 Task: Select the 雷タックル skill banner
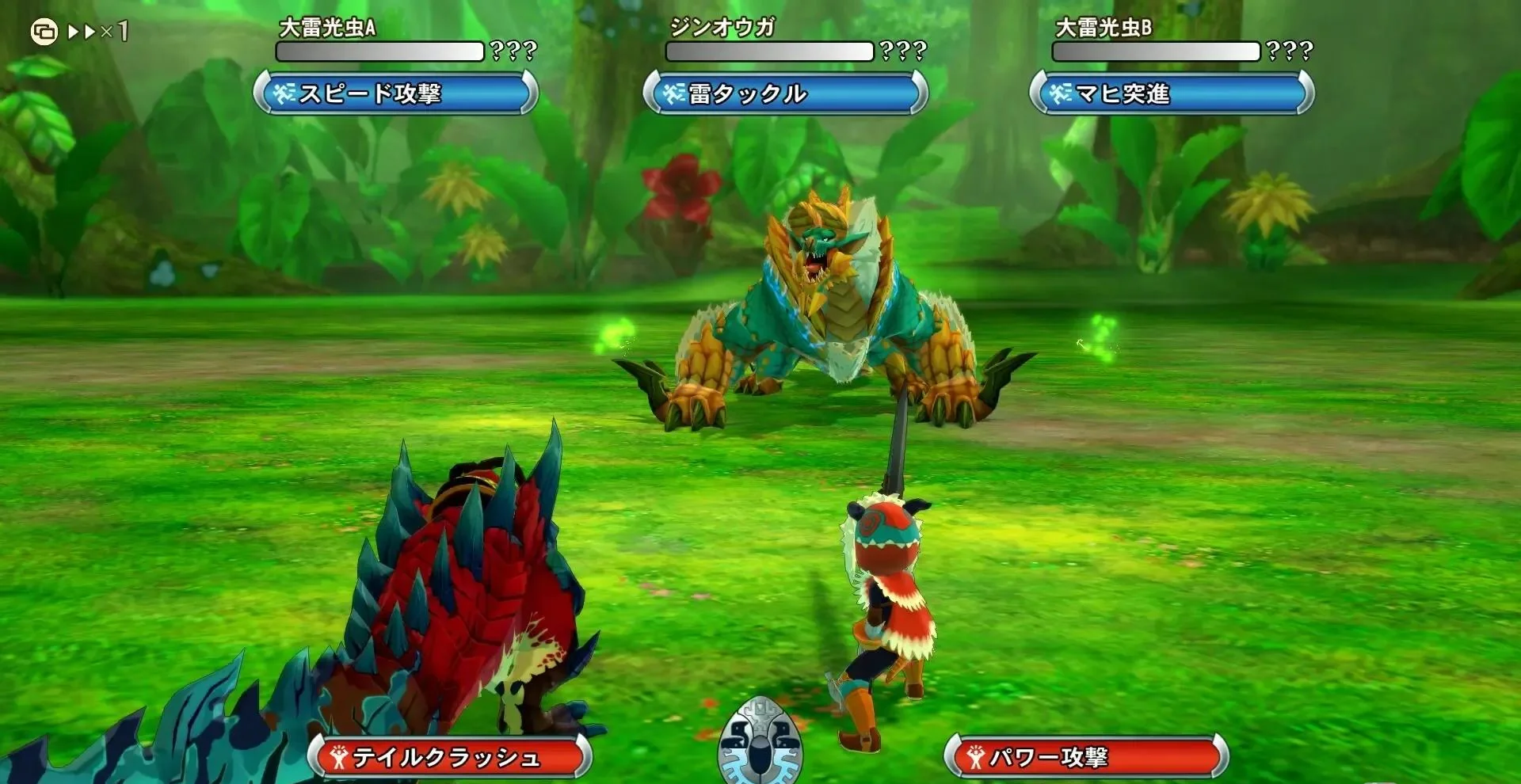785,93
